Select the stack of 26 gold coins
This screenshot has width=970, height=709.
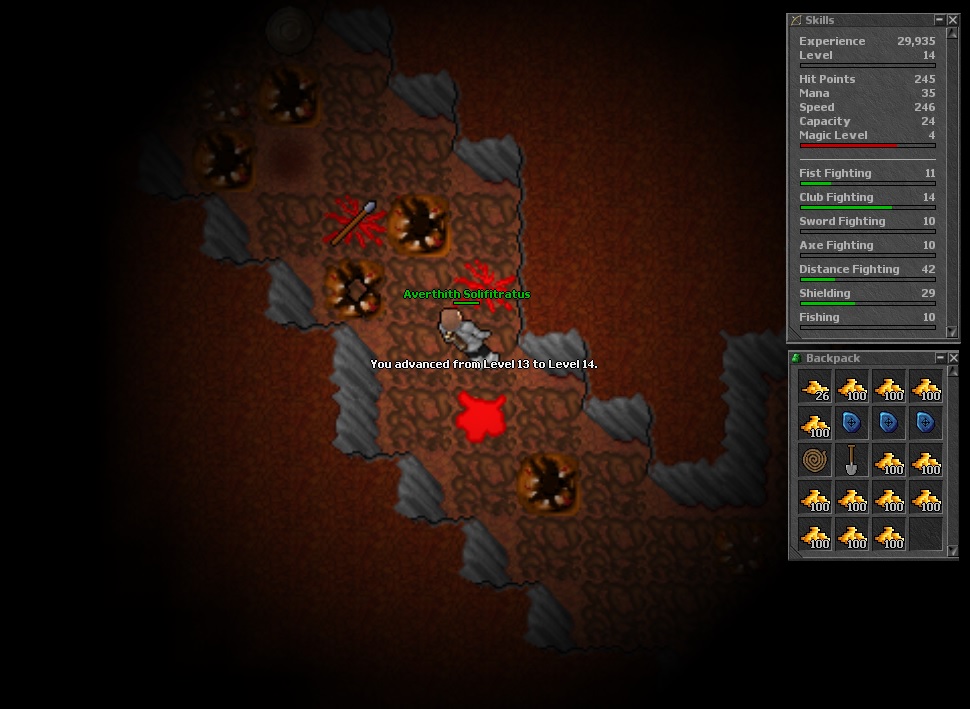(815, 386)
